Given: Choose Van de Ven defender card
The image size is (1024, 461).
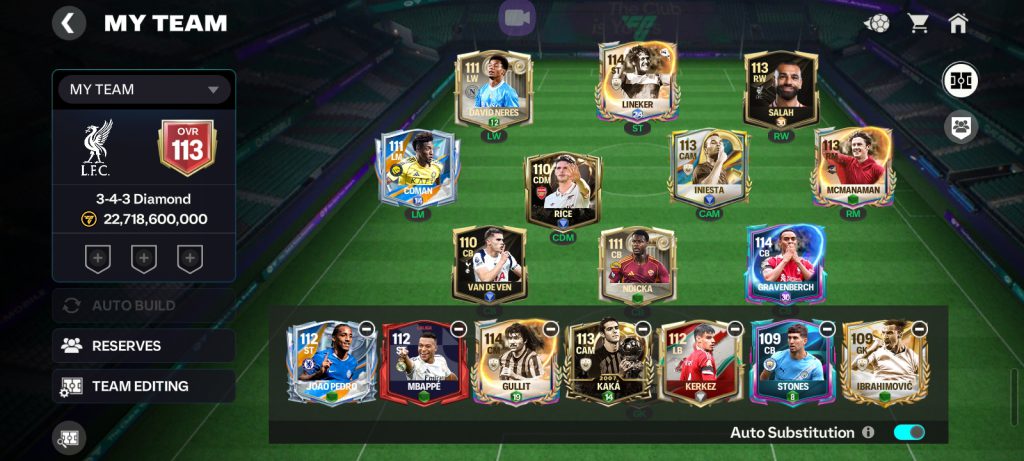Looking at the screenshot, I should pos(489,262).
